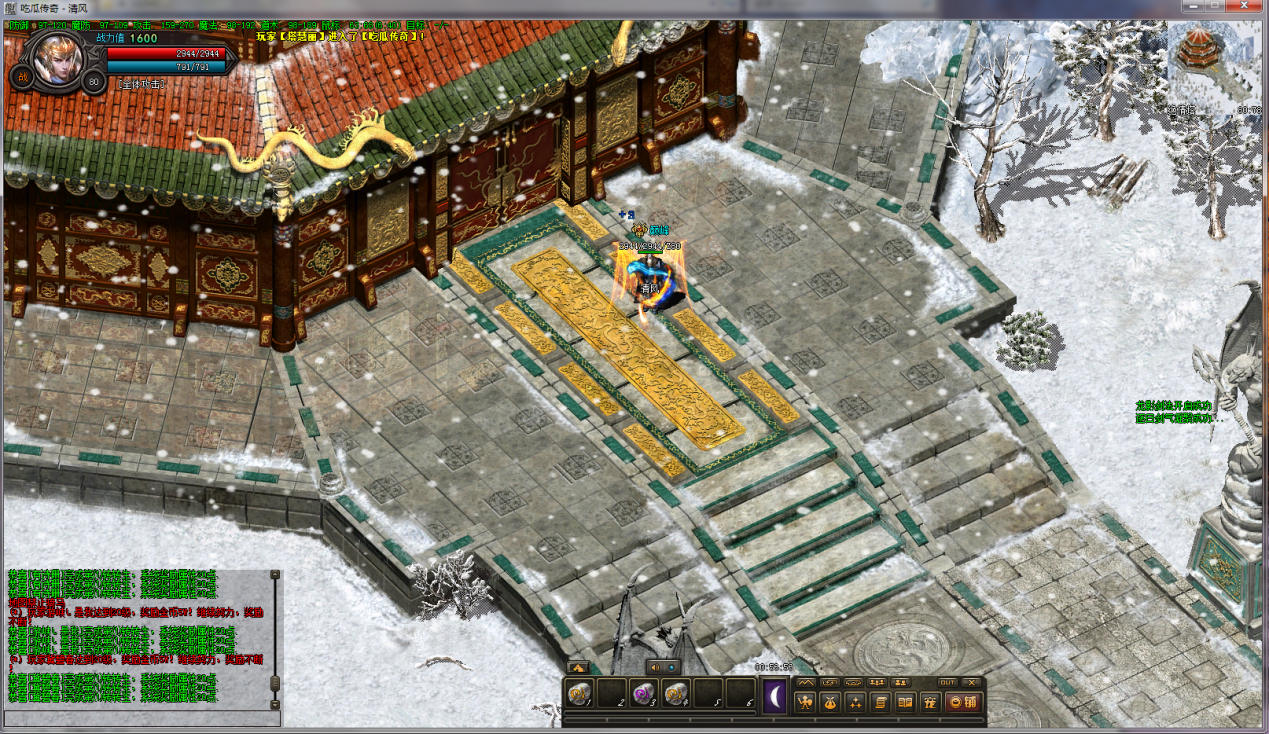Open the skills panel with four-diamond icon
This screenshot has height=734, width=1269.
point(855,702)
